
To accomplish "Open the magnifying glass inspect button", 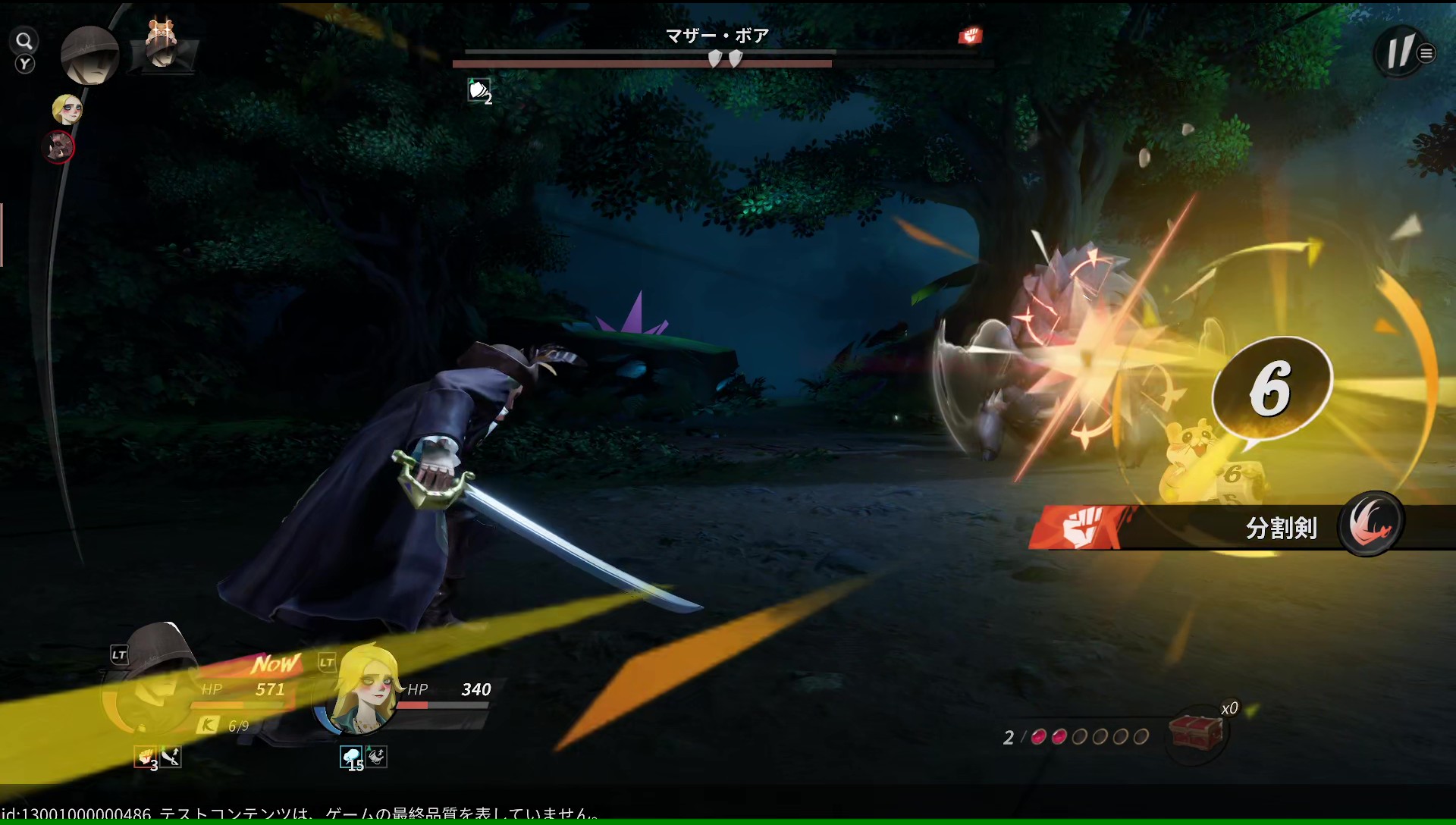I will pos(25,41).
